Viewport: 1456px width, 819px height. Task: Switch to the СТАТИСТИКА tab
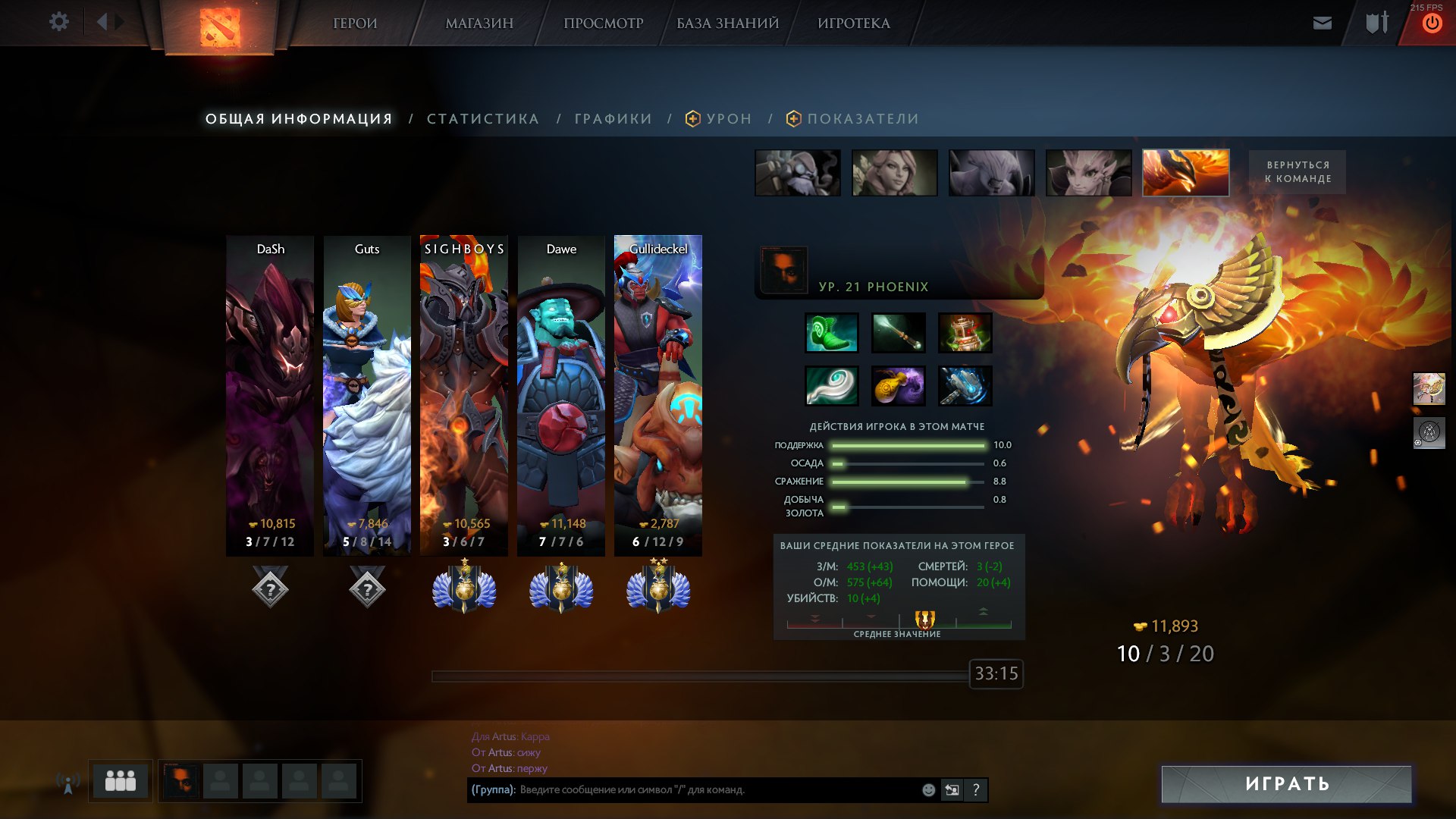482,119
